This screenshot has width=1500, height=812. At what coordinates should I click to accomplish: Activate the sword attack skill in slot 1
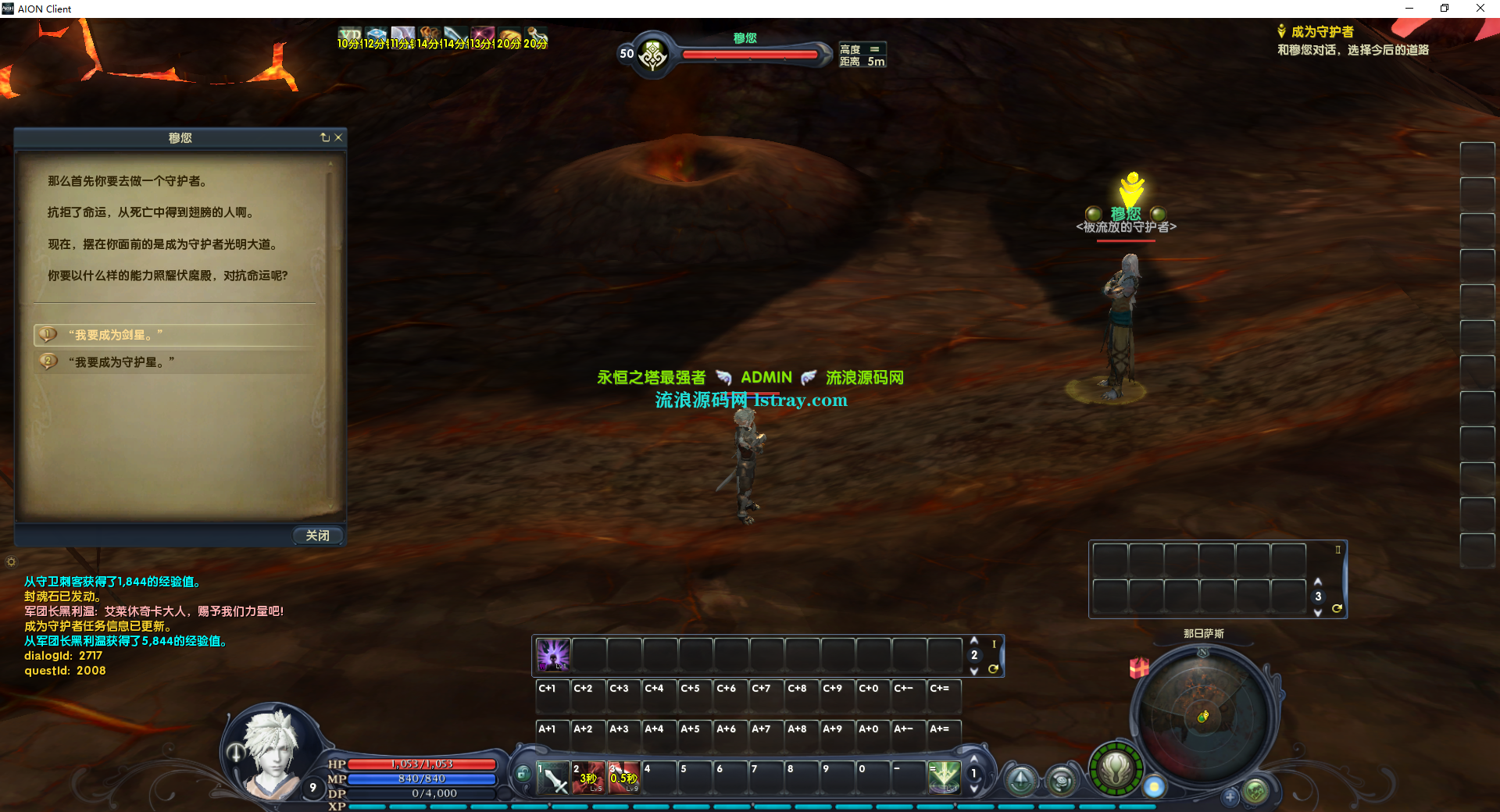553,778
